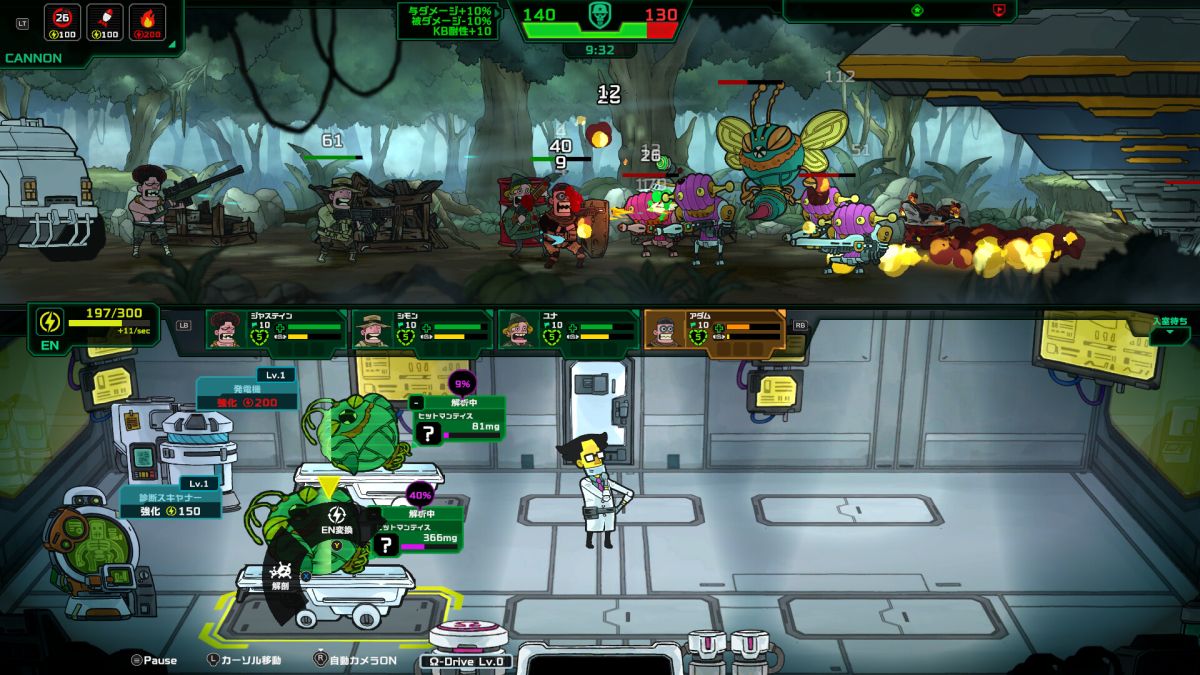
Task: Fire the missile cannon ability
Action: (105, 23)
